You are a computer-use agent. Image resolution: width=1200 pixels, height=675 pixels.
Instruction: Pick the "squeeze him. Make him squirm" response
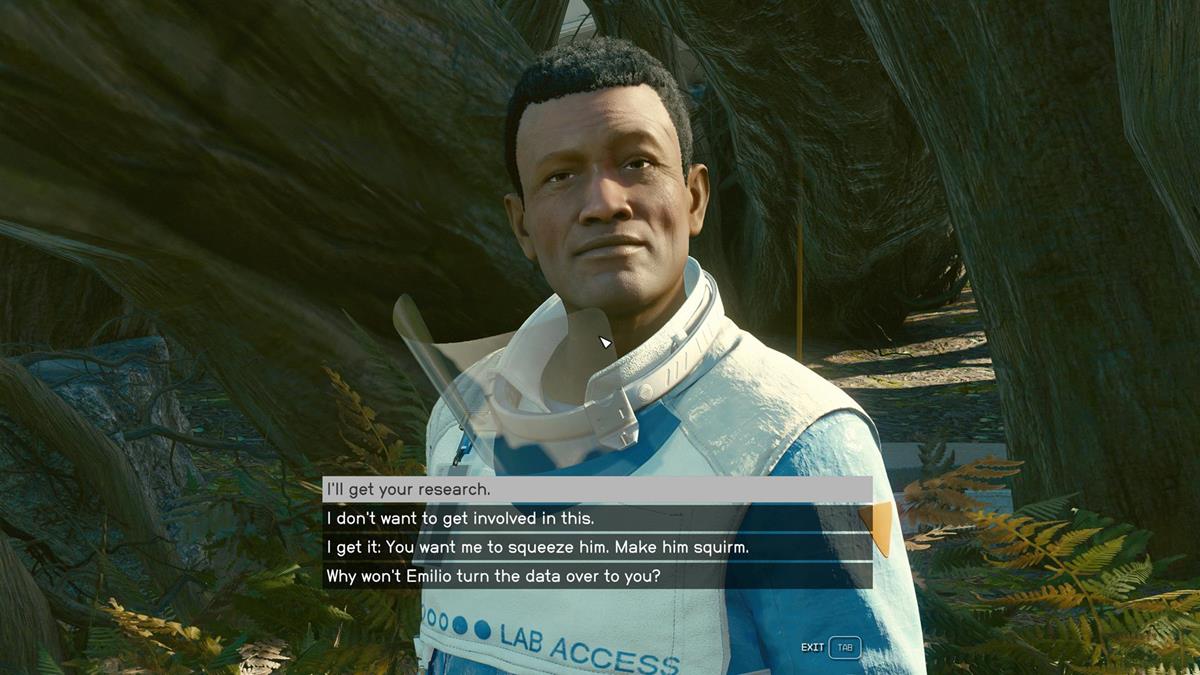[597, 547]
